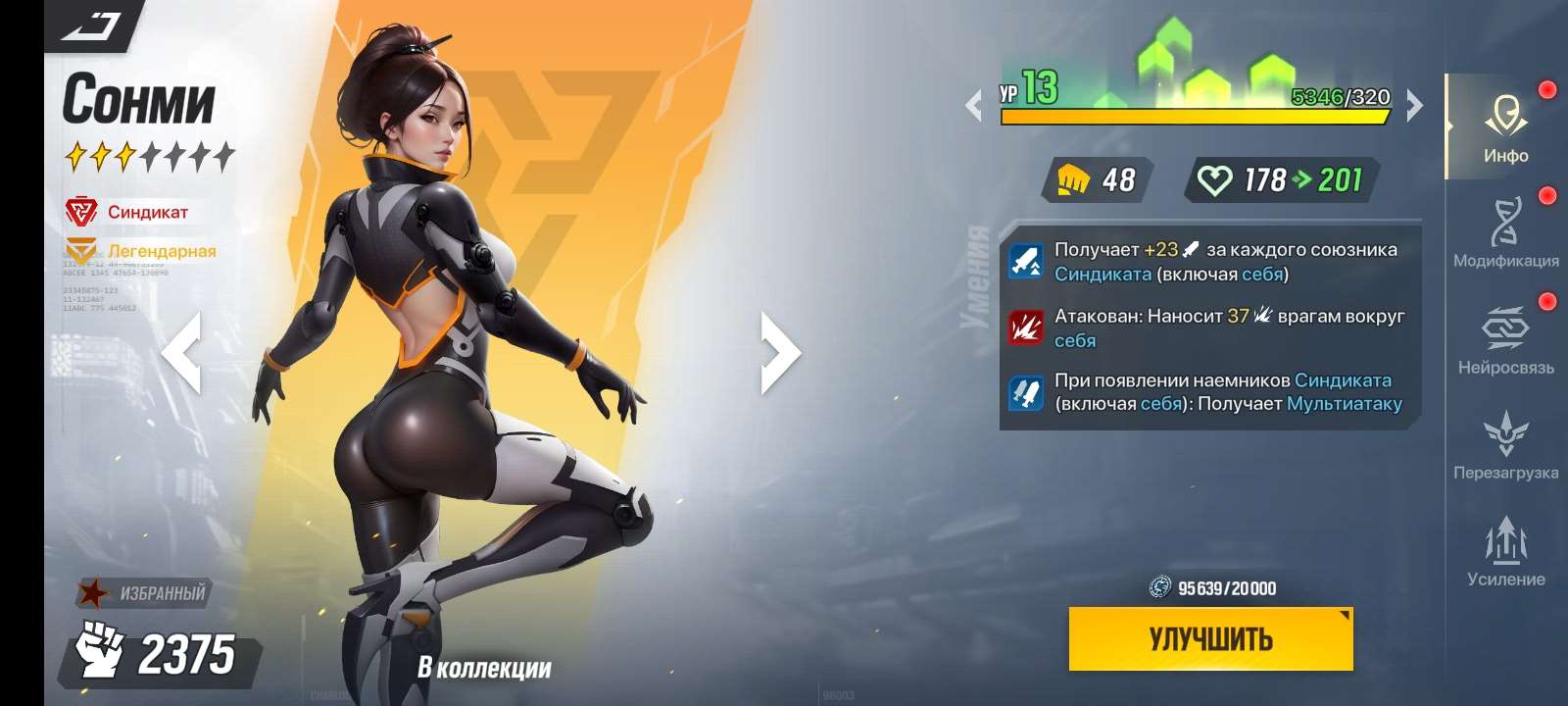Image resolution: width=1568 pixels, height=706 pixels.
Task: Click the left arrow to view previous hero
Action: (186, 351)
